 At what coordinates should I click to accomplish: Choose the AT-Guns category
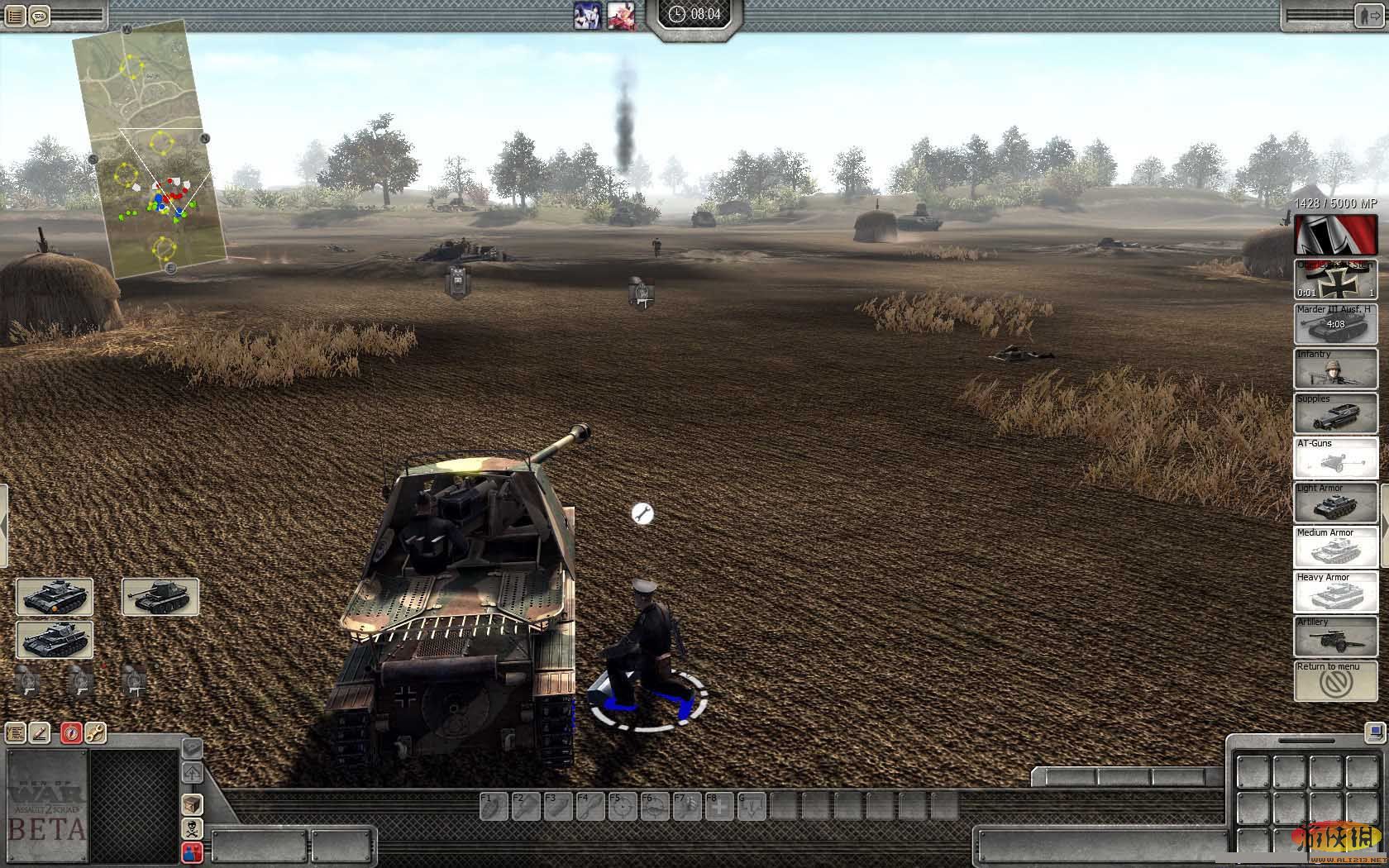(x=1335, y=458)
